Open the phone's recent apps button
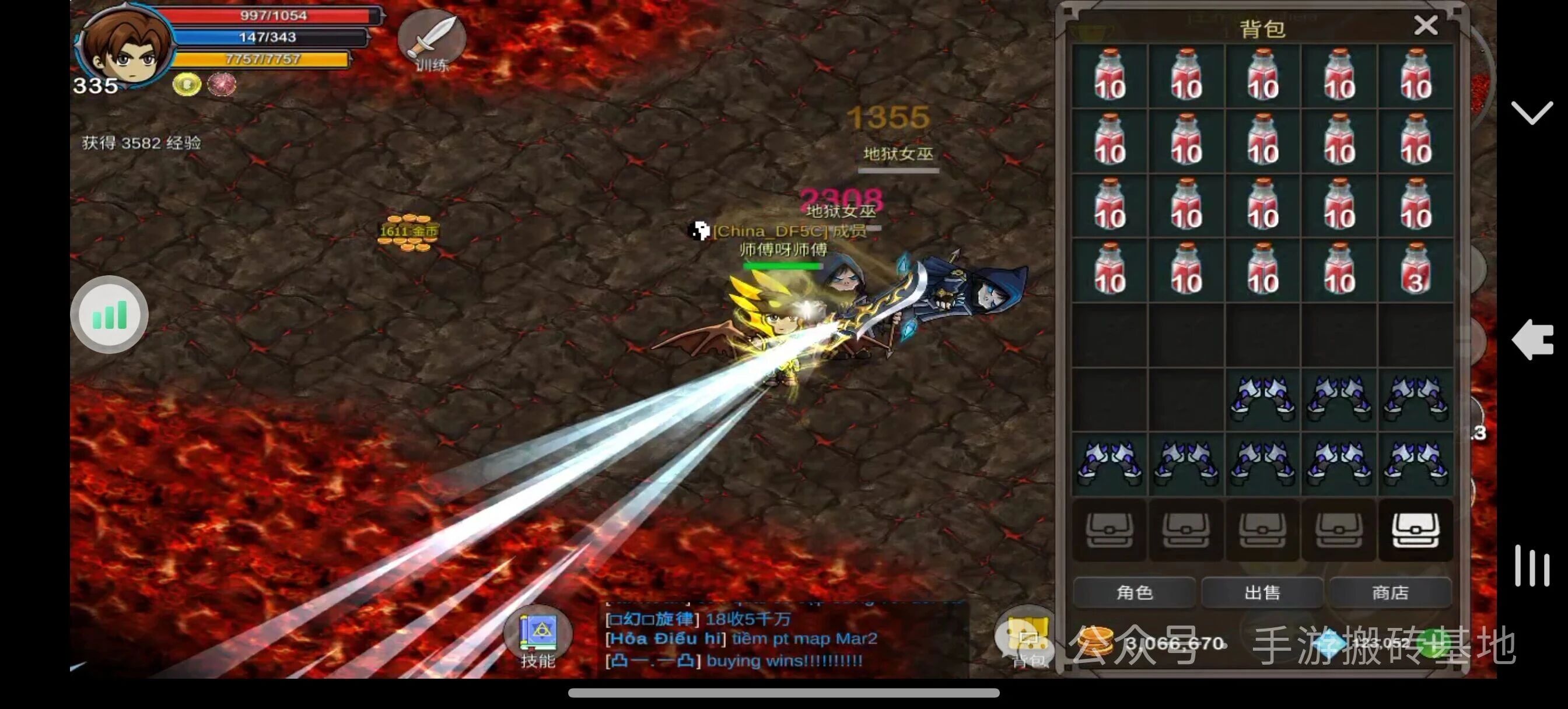The image size is (1568, 709). click(x=1531, y=566)
